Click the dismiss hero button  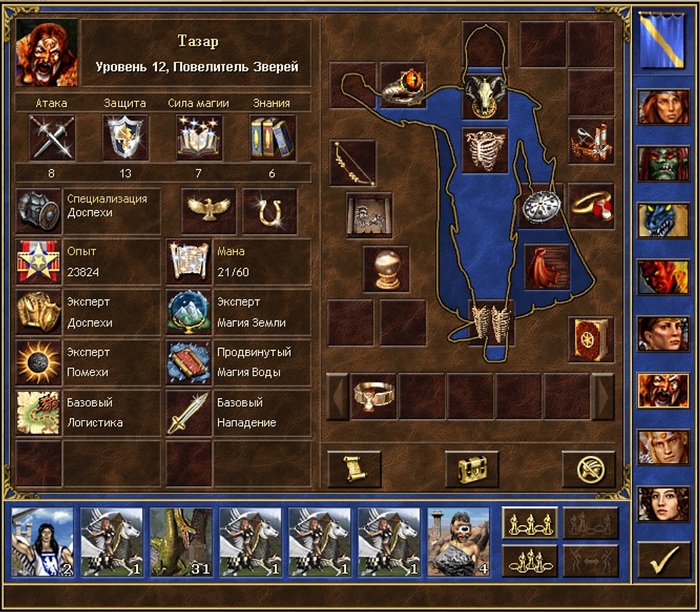588,468
